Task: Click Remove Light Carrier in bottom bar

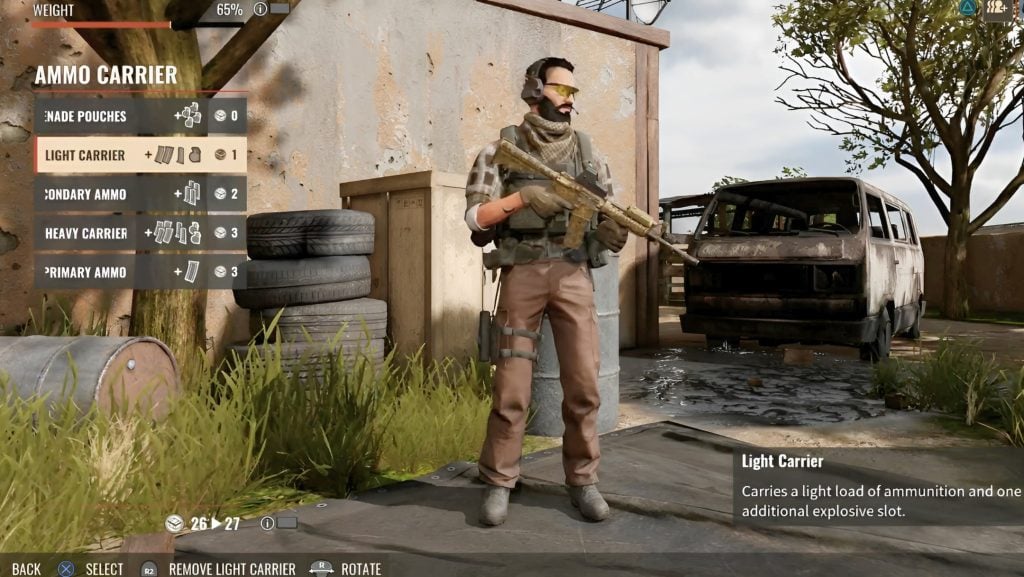Action: [x=231, y=569]
